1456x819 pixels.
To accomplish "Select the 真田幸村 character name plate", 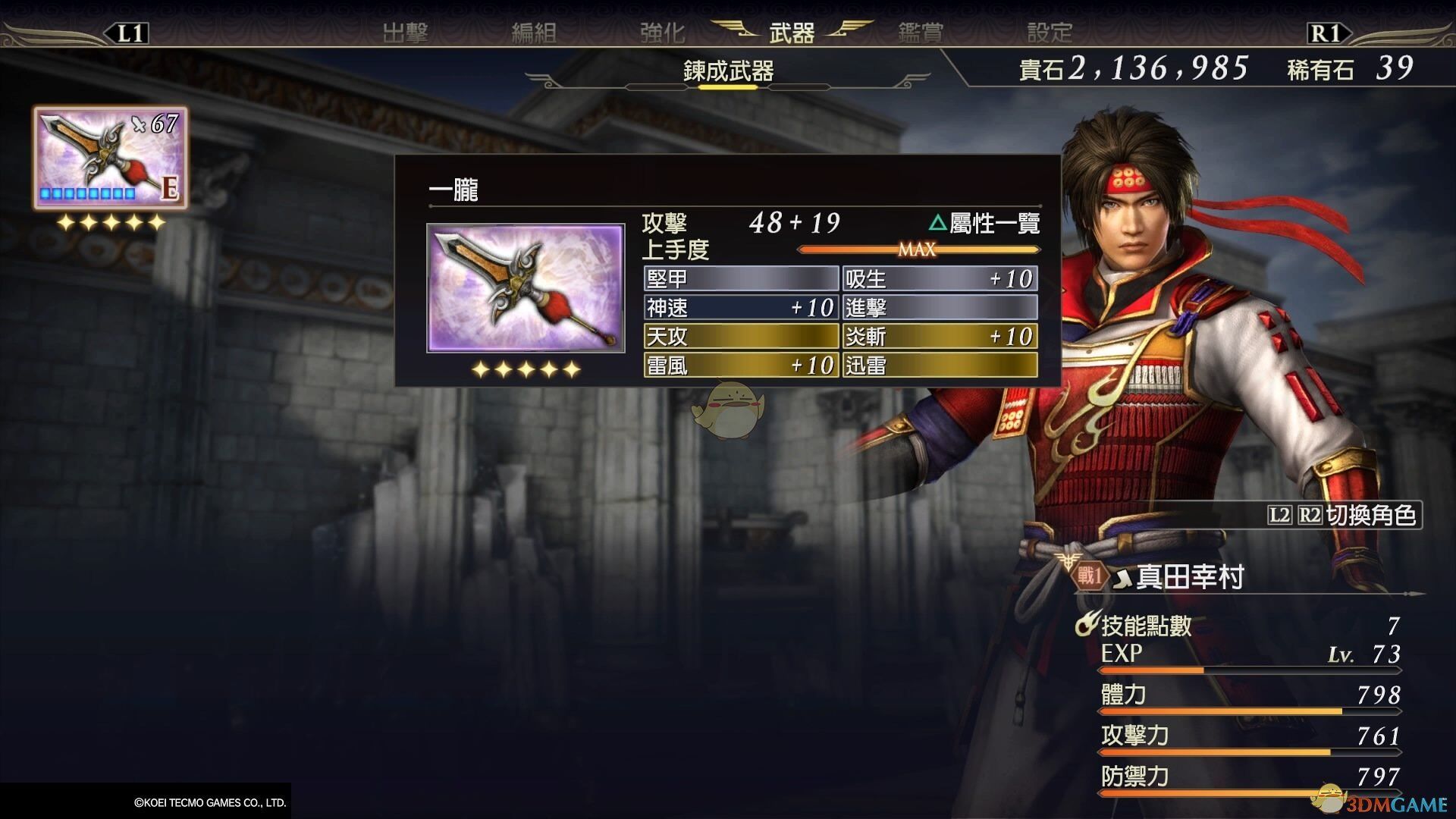I will [1189, 578].
